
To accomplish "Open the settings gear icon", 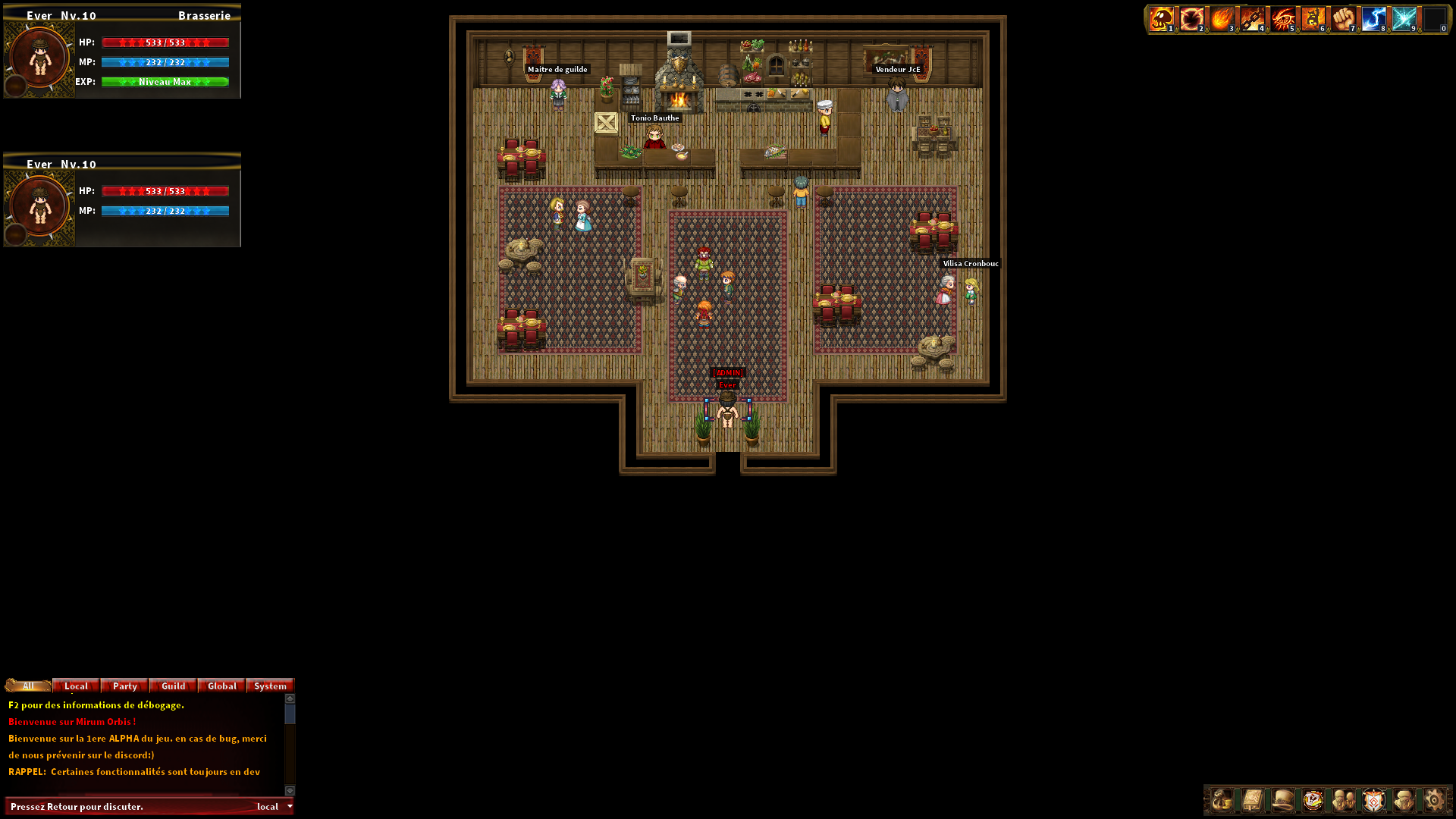I will point(1434,801).
